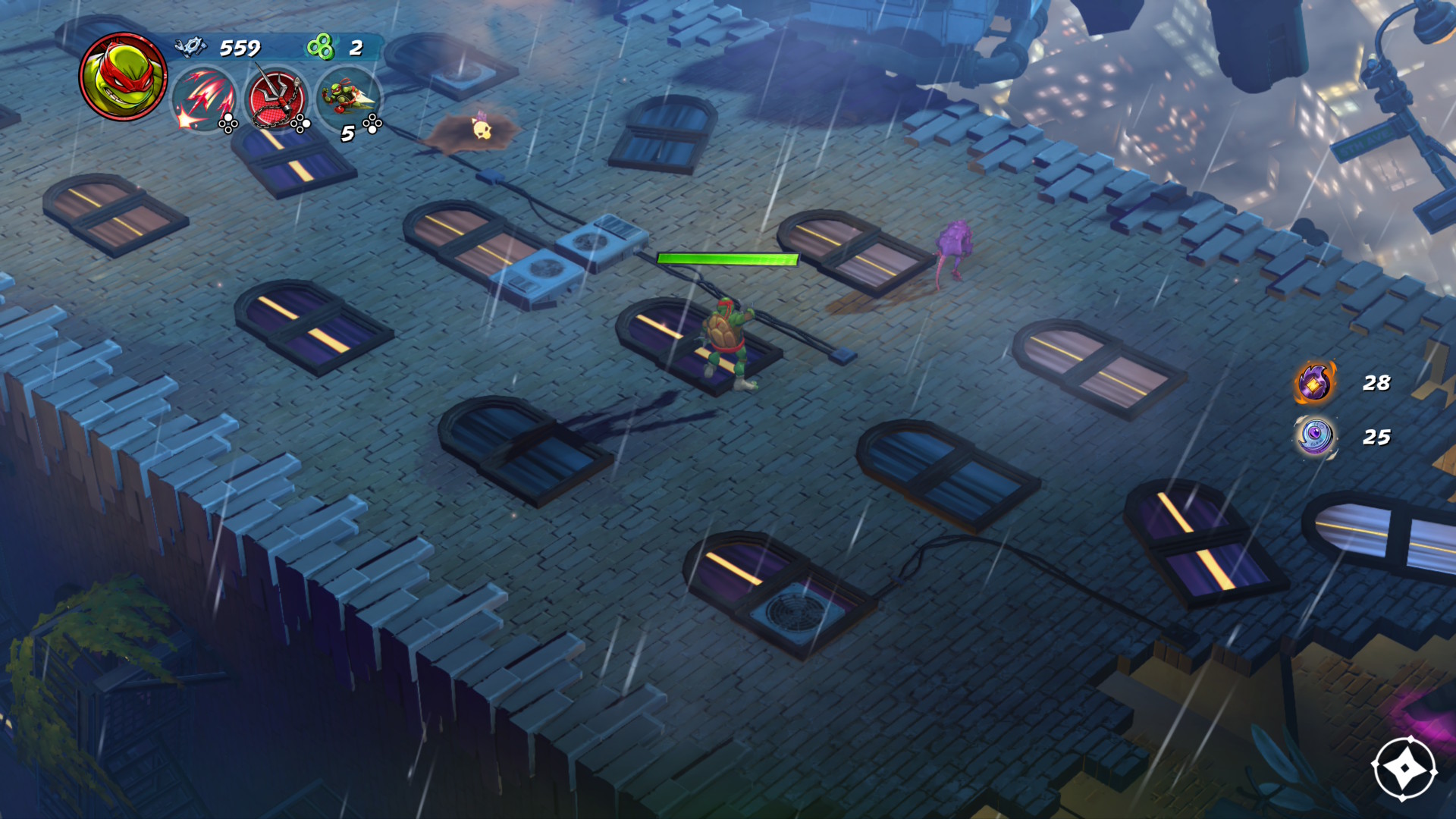Click the silver scrap gear icon
Screen dimensions: 1456x819
coord(190,47)
